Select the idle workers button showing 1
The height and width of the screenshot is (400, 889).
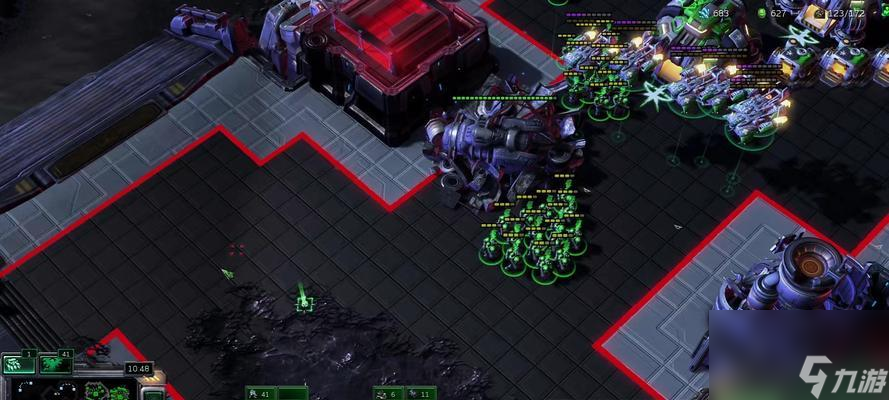pos(20,364)
